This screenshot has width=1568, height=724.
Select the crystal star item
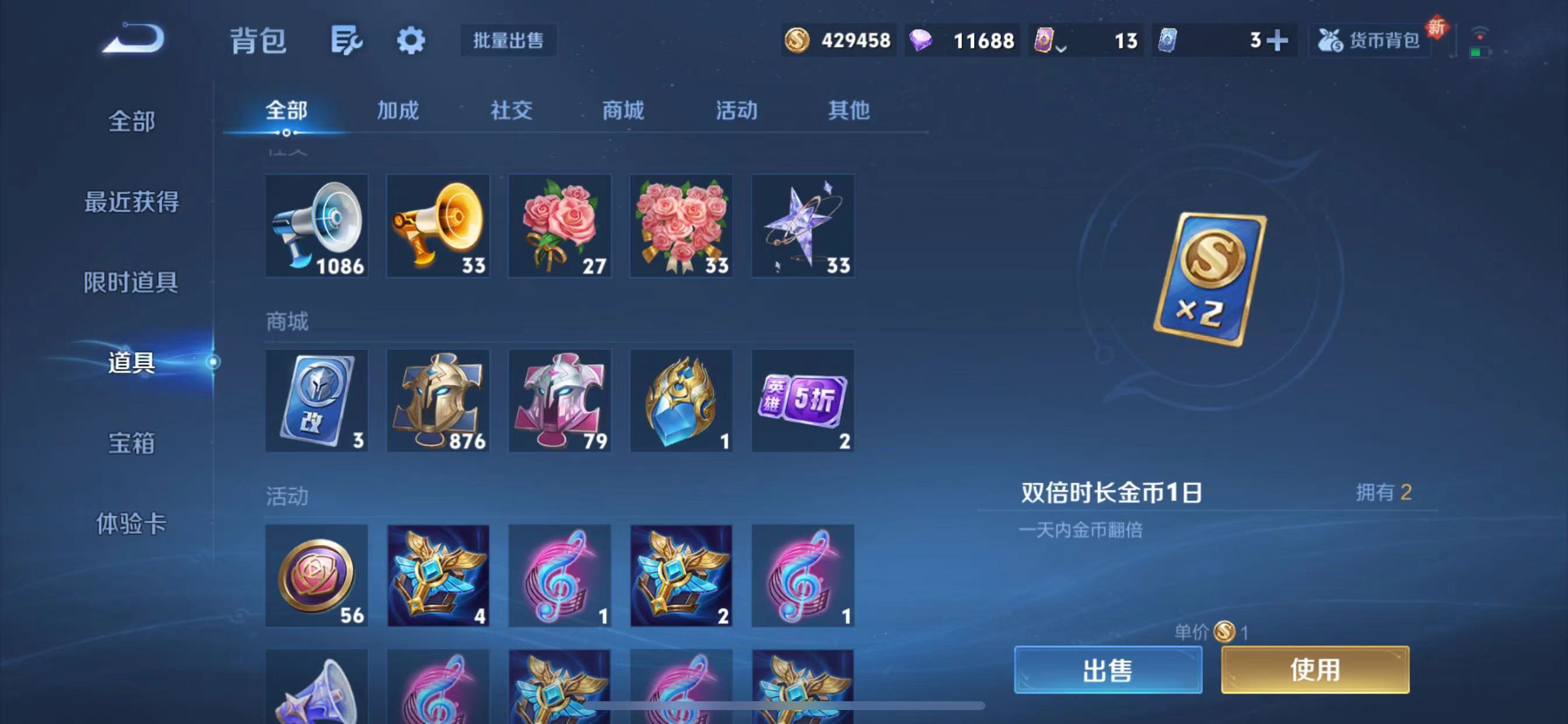tap(802, 225)
